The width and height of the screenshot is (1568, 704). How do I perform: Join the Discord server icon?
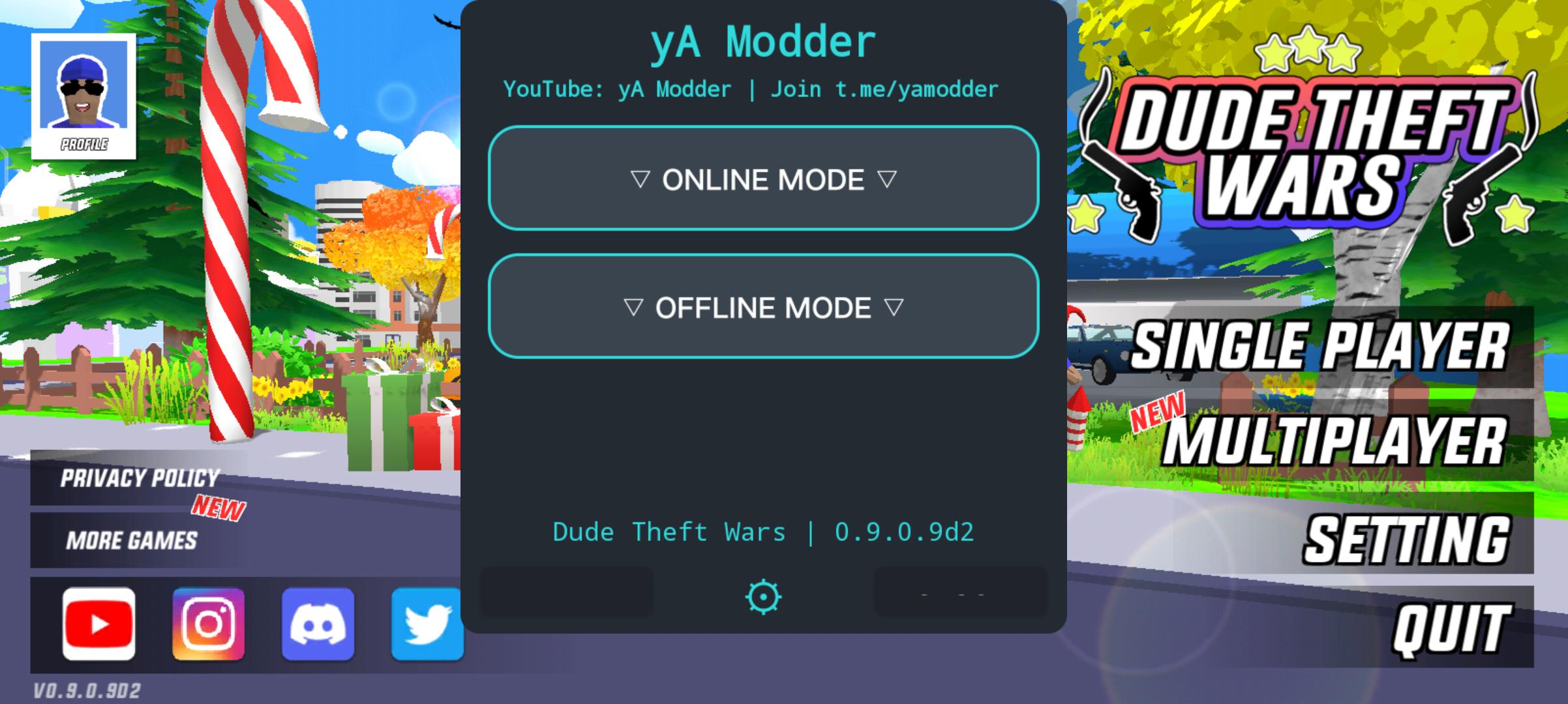coord(318,624)
